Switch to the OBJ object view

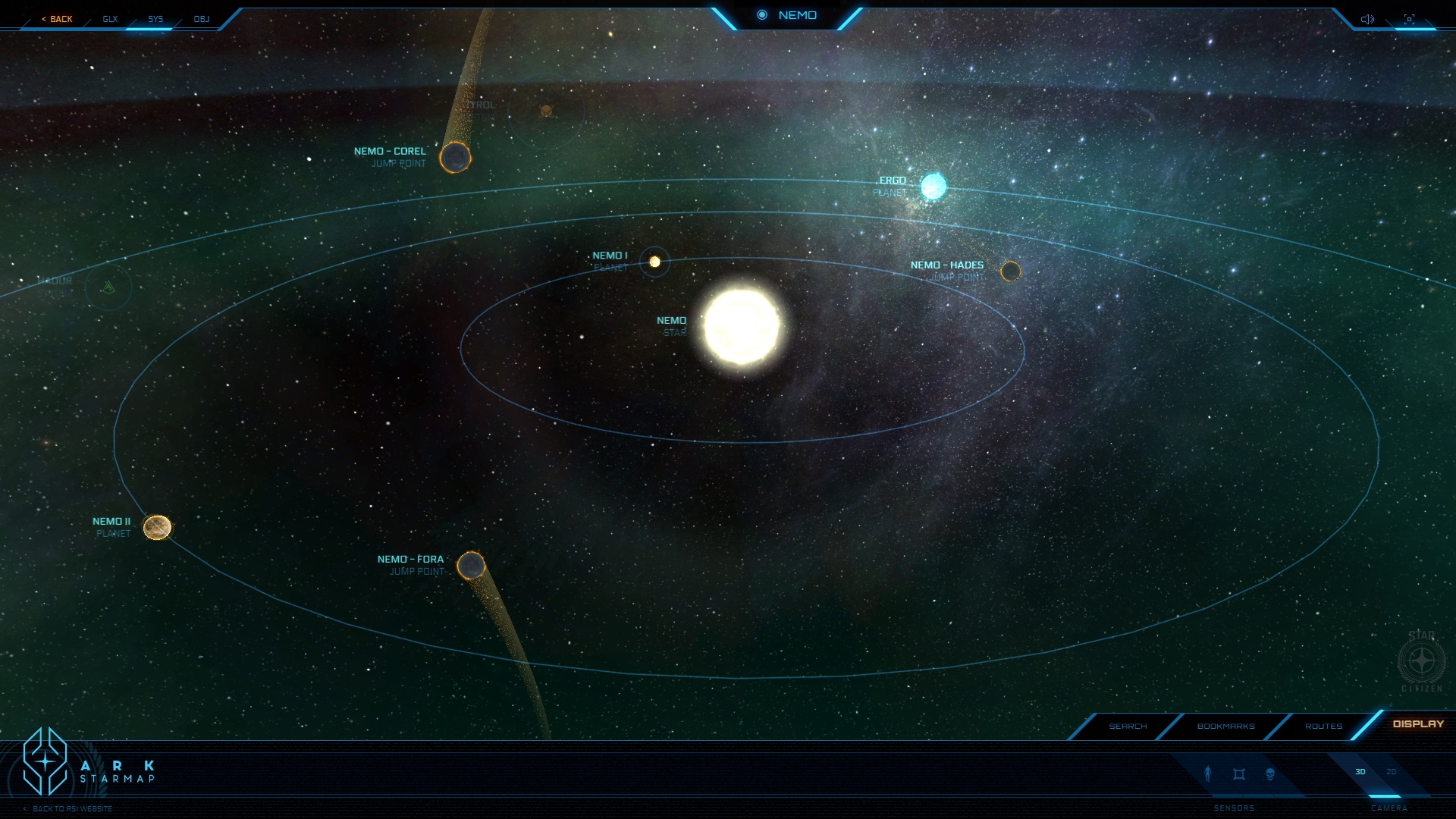pyautogui.click(x=201, y=19)
